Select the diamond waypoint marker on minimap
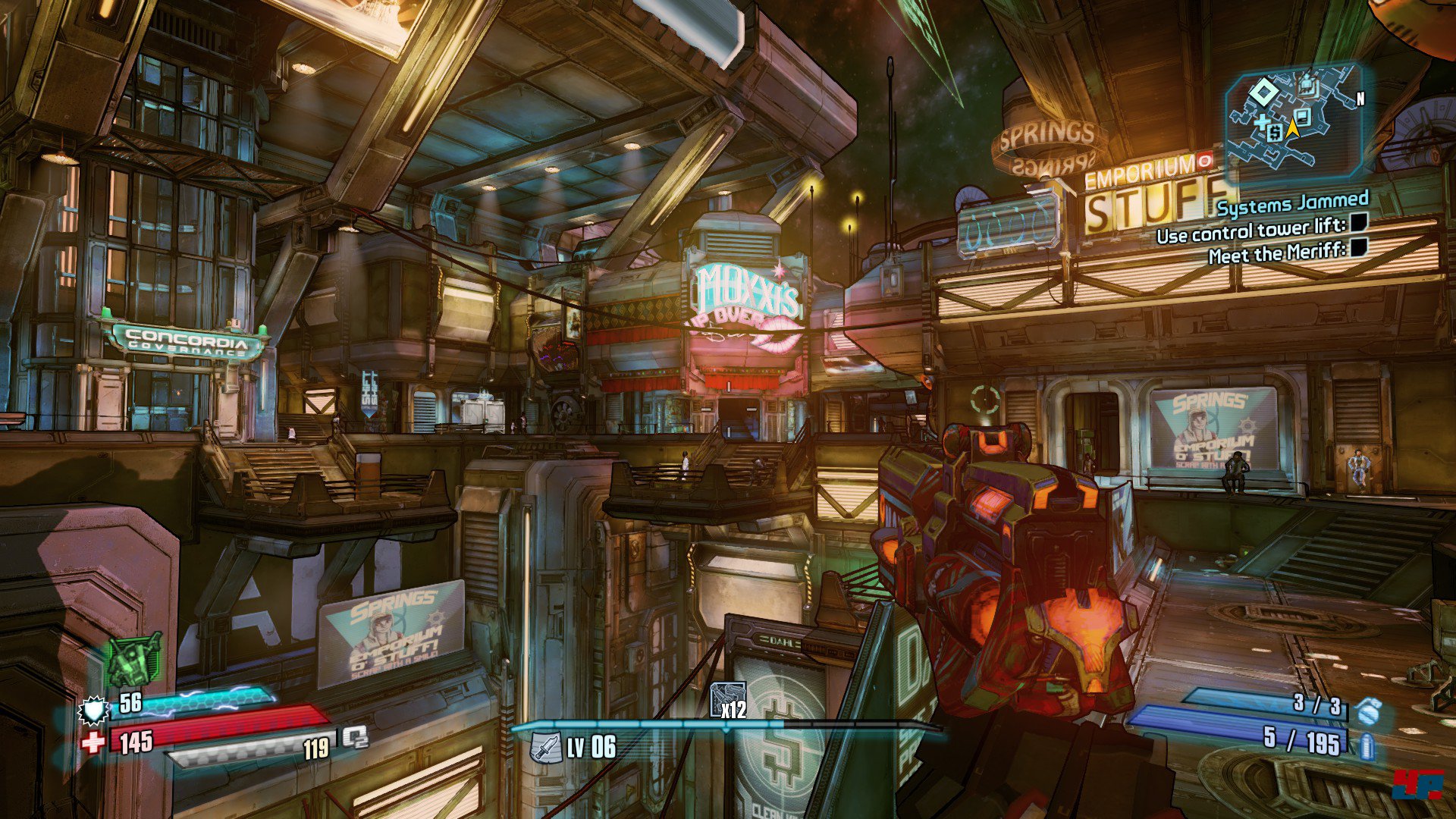 tap(1263, 93)
